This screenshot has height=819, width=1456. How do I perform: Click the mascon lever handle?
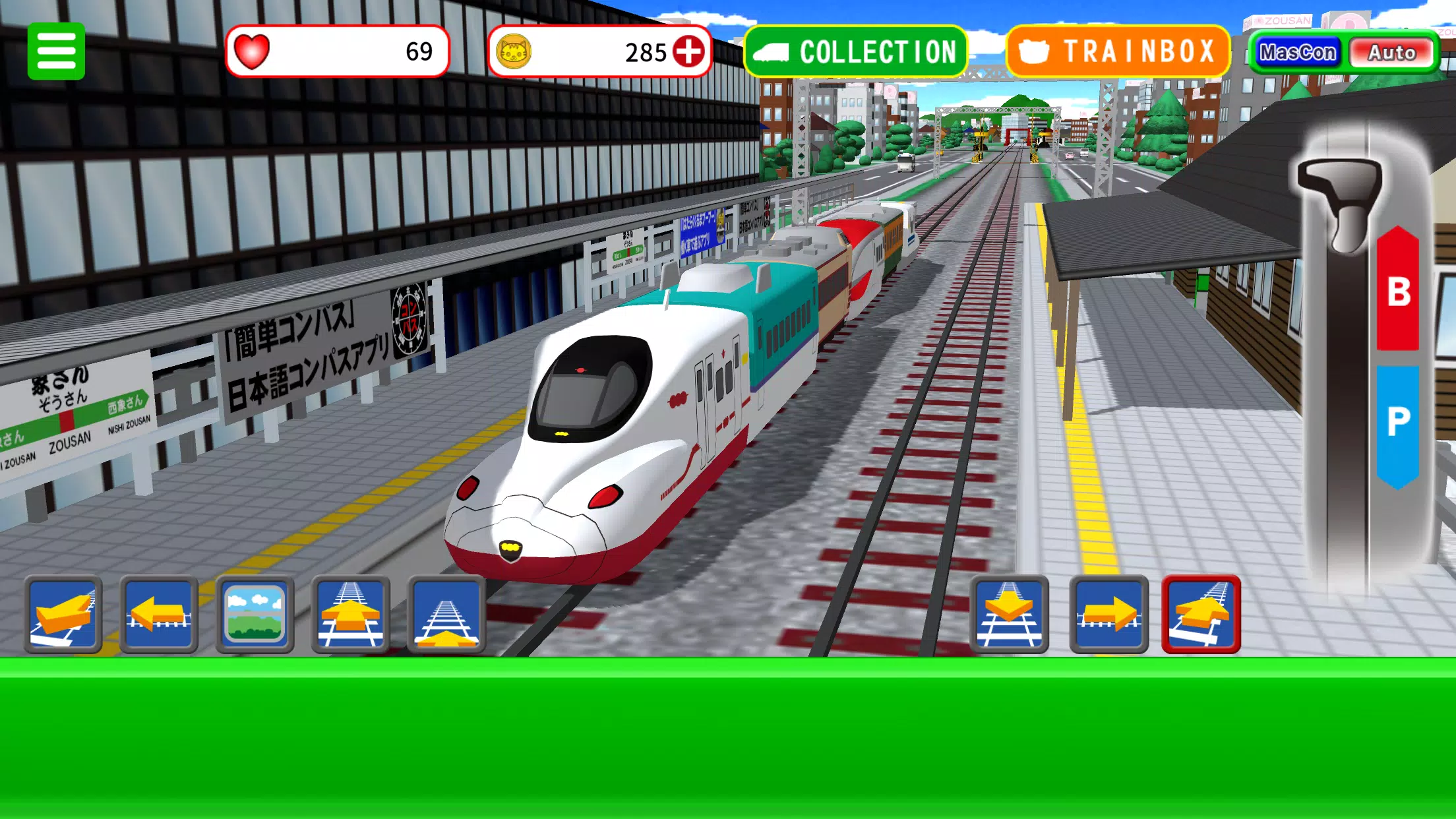click(x=1342, y=198)
